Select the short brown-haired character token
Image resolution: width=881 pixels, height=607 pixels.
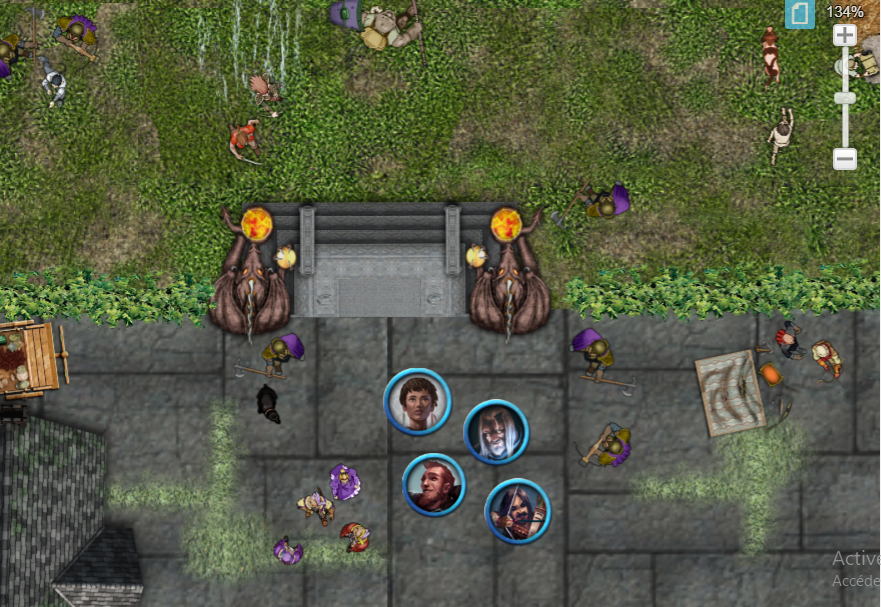coord(417,402)
